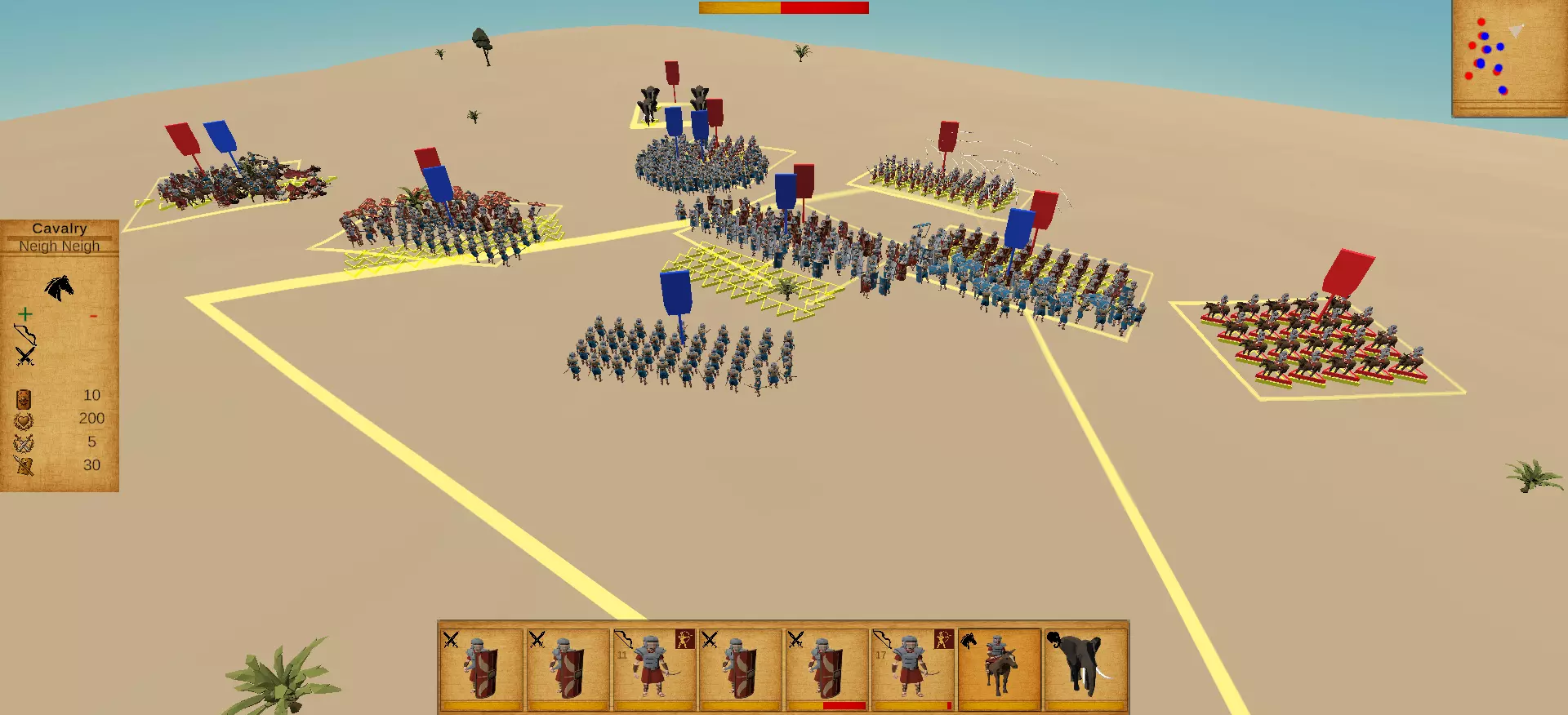Image resolution: width=1568 pixels, height=715 pixels.
Task: Select the mounted cavalry unit card
Action: click(998, 665)
